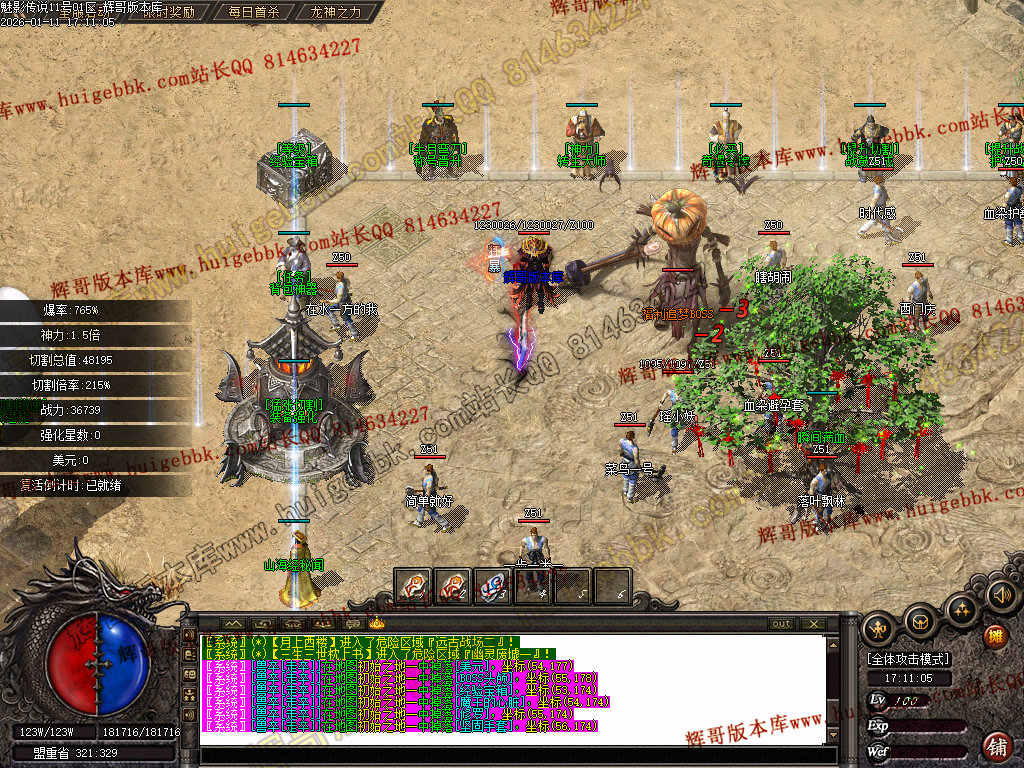Open the 每日首杀 daily first kill menu
Screen dimensions: 1024x768
[253, 13]
